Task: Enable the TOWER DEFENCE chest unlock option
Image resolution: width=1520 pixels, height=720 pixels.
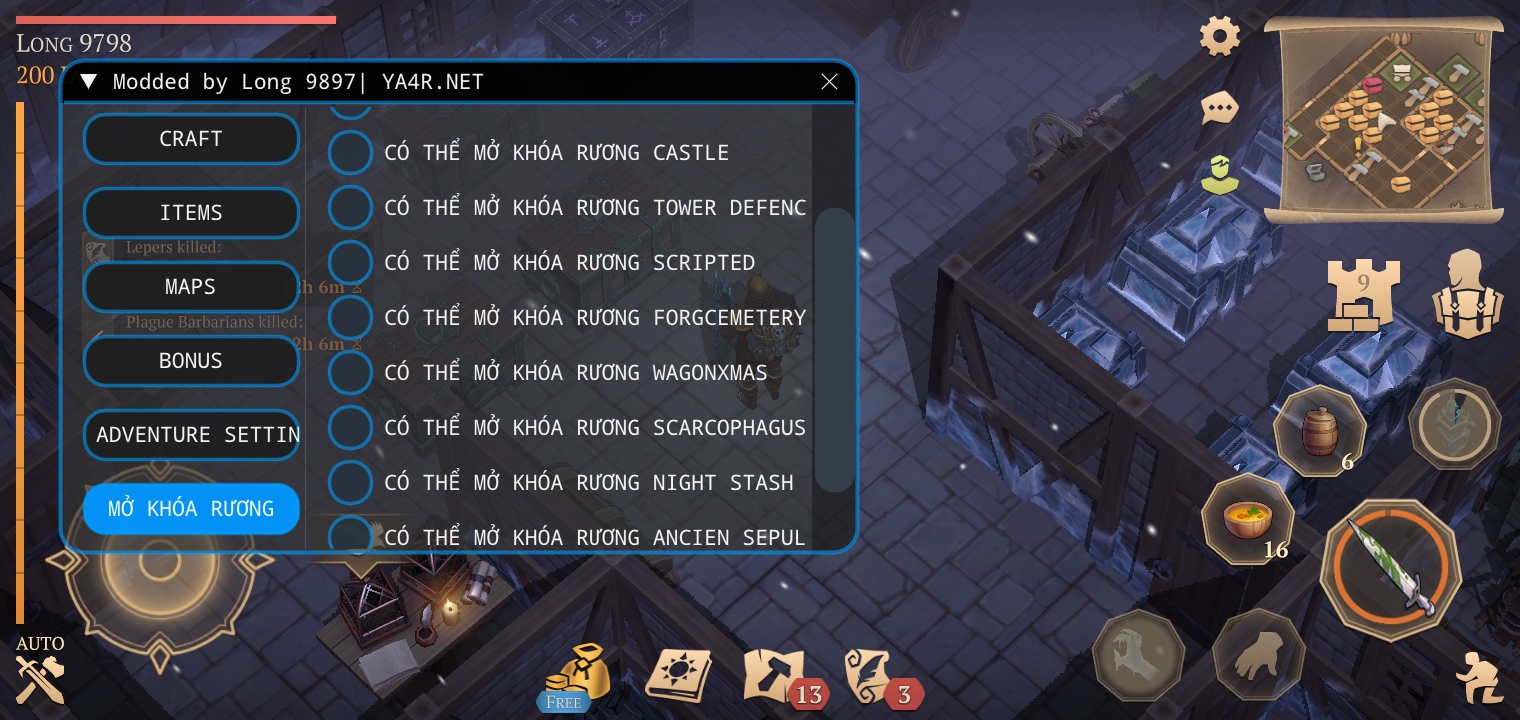Action: point(351,208)
